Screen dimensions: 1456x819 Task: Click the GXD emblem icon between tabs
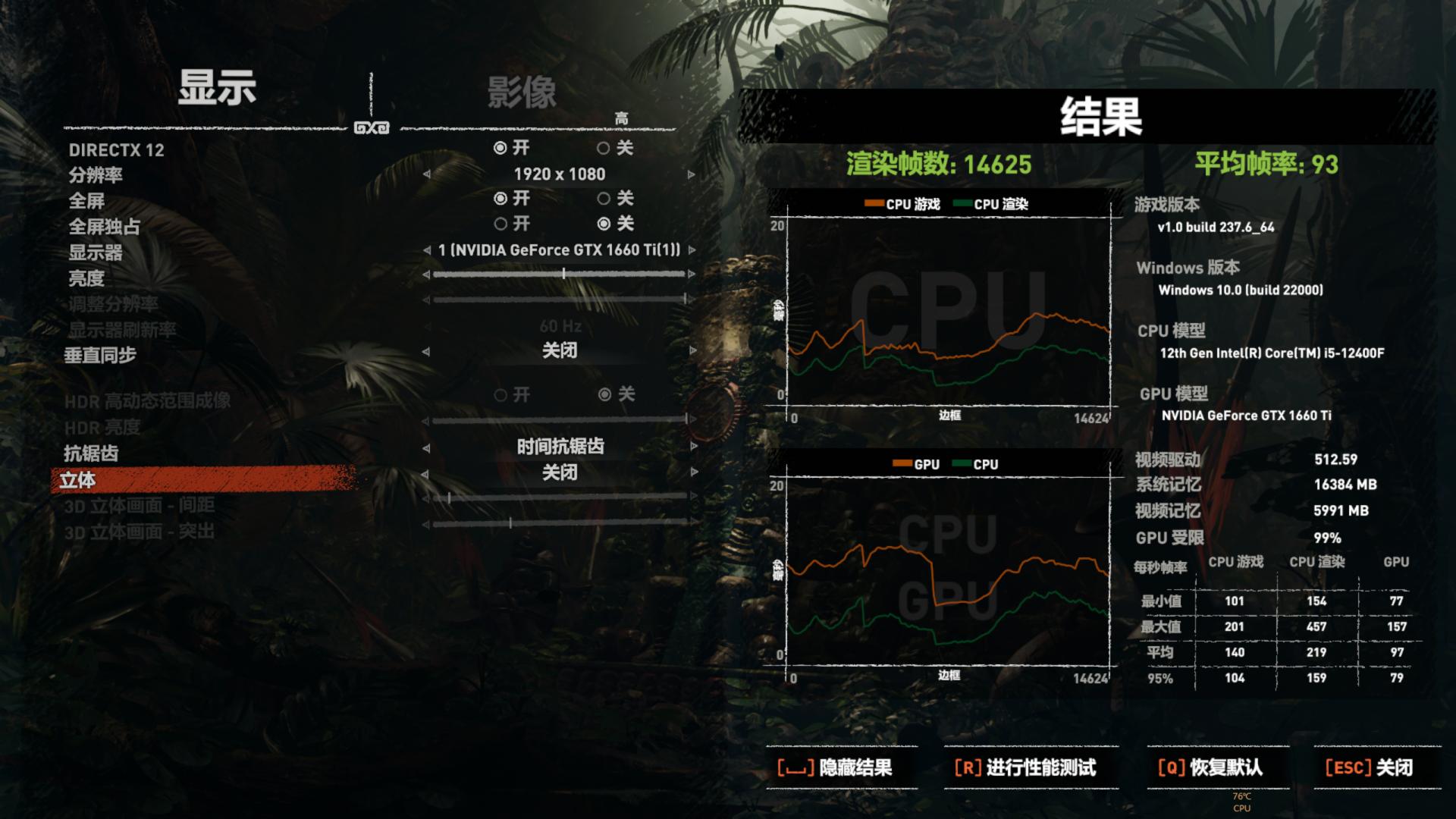pyautogui.click(x=369, y=127)
